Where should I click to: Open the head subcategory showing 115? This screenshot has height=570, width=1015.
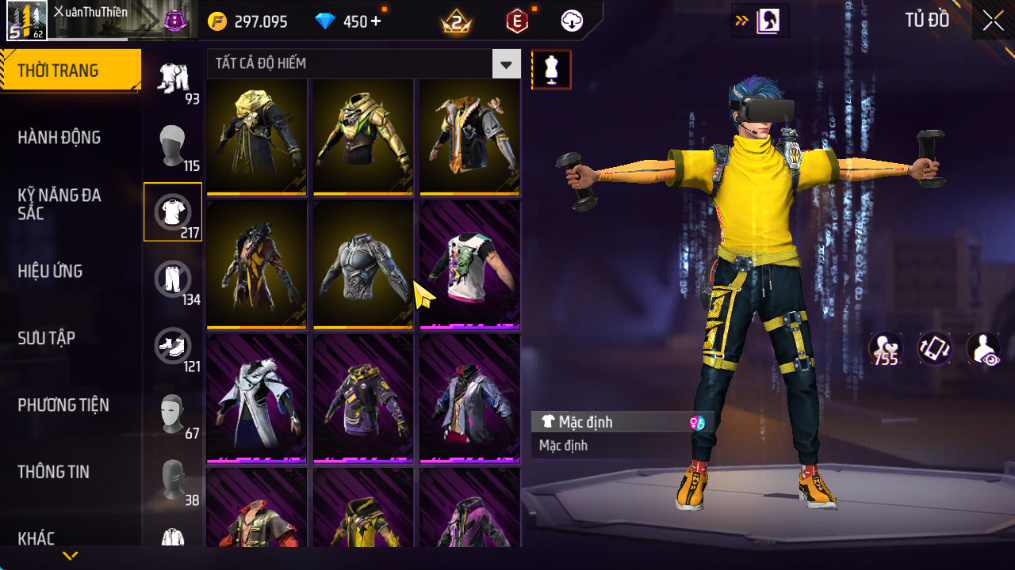173,145
